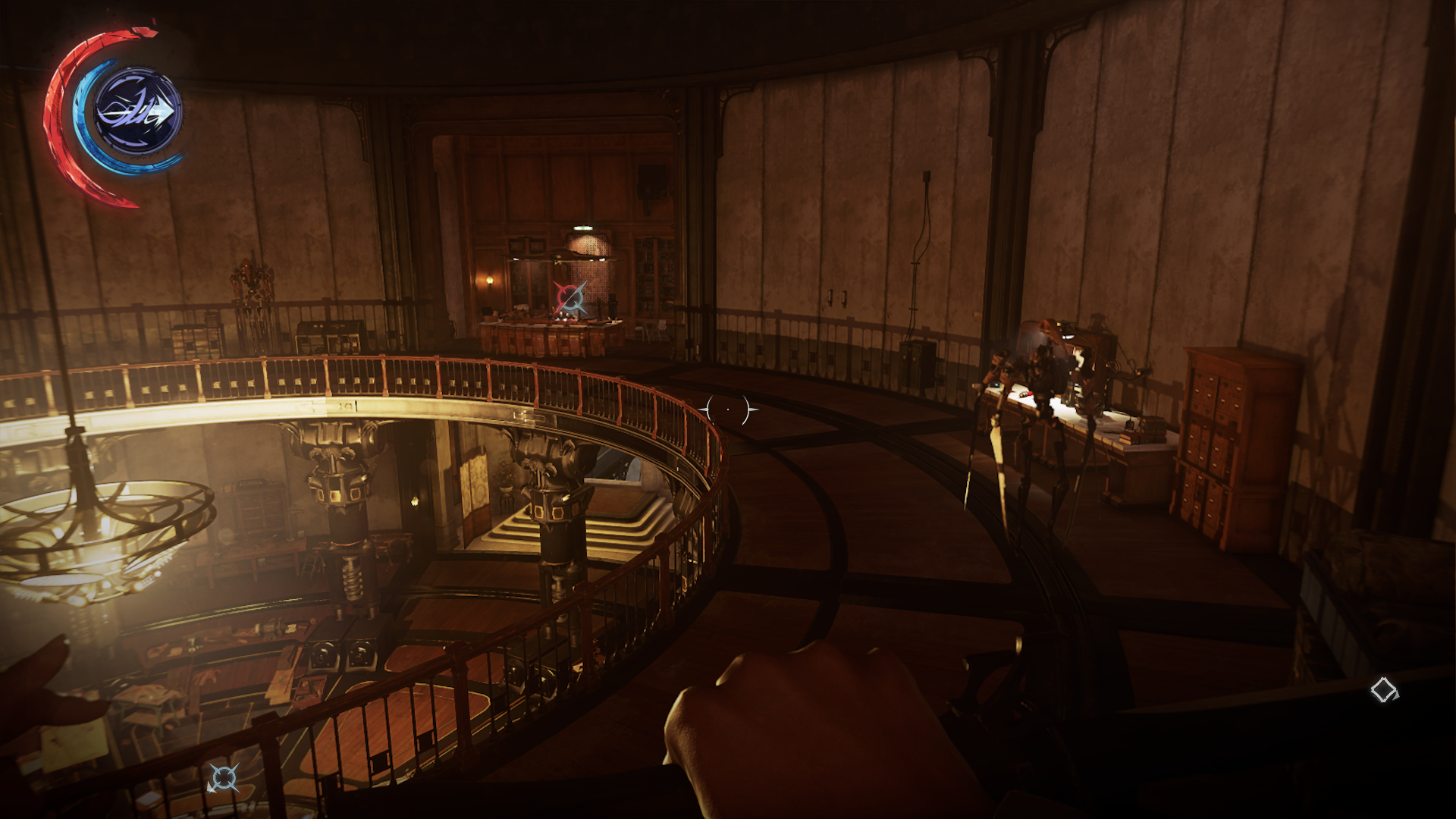Select the equipped power icon in the health ring
Image resolution: width=1456 pixels, height=819 pixels.
[x=138, y=112]
